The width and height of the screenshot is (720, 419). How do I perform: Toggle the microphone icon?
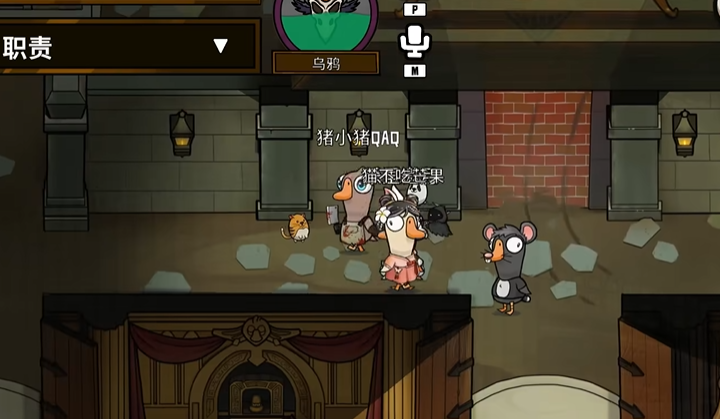coord(414,41)
